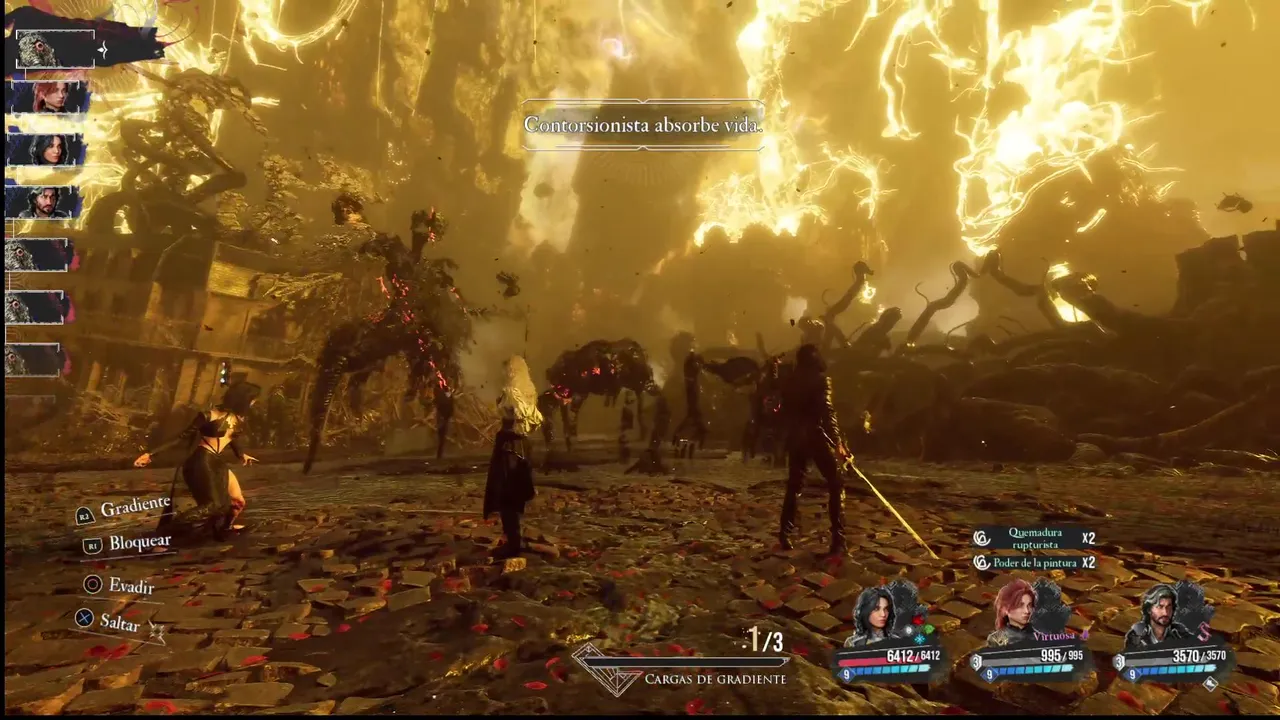The height and width of the screenshot is (720, 1280).
Task: Pick dark-haired Lune in the turn order list
Action: [47, 149]
